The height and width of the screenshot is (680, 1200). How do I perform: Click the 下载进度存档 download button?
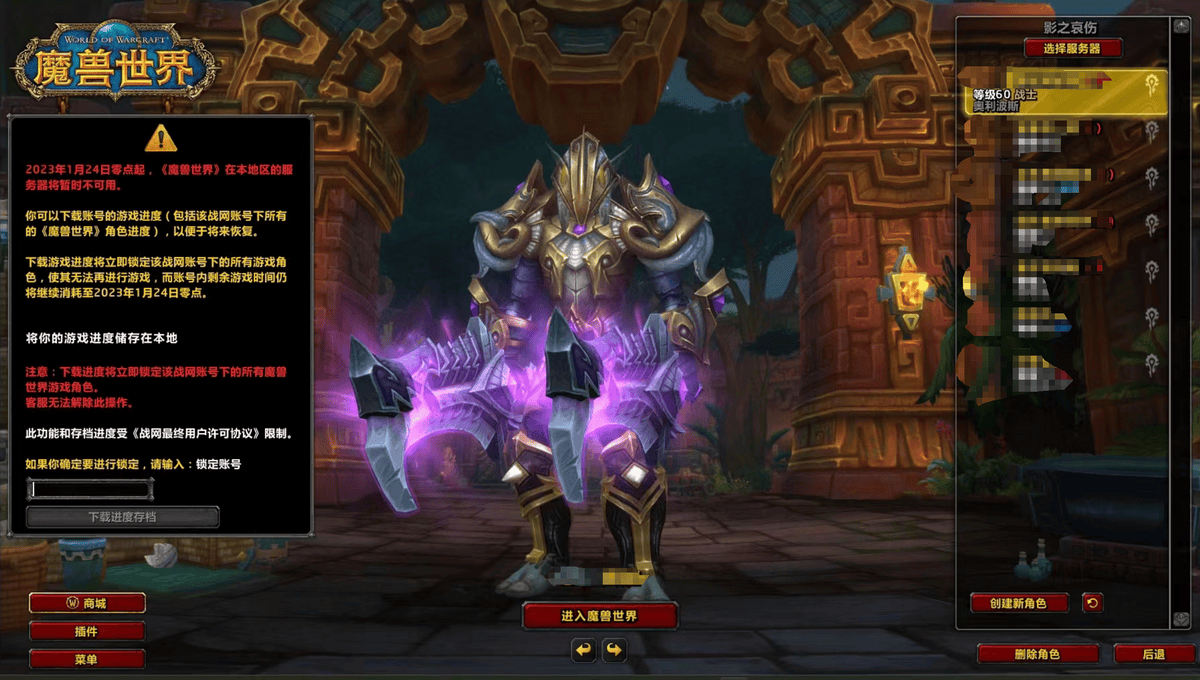tap(122, 517)
